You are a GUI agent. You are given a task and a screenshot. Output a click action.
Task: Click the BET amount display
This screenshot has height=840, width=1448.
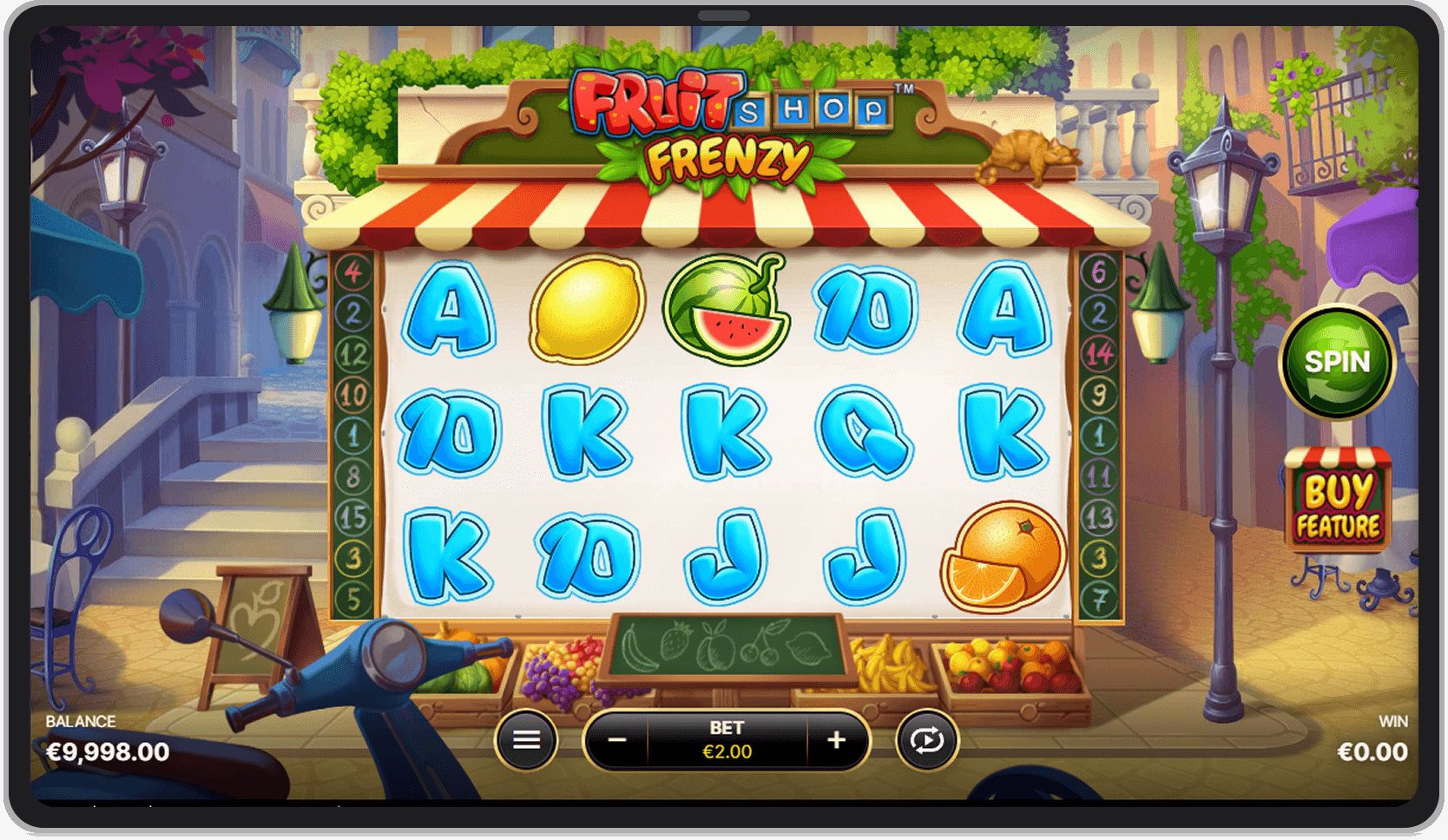pos(727,742)
